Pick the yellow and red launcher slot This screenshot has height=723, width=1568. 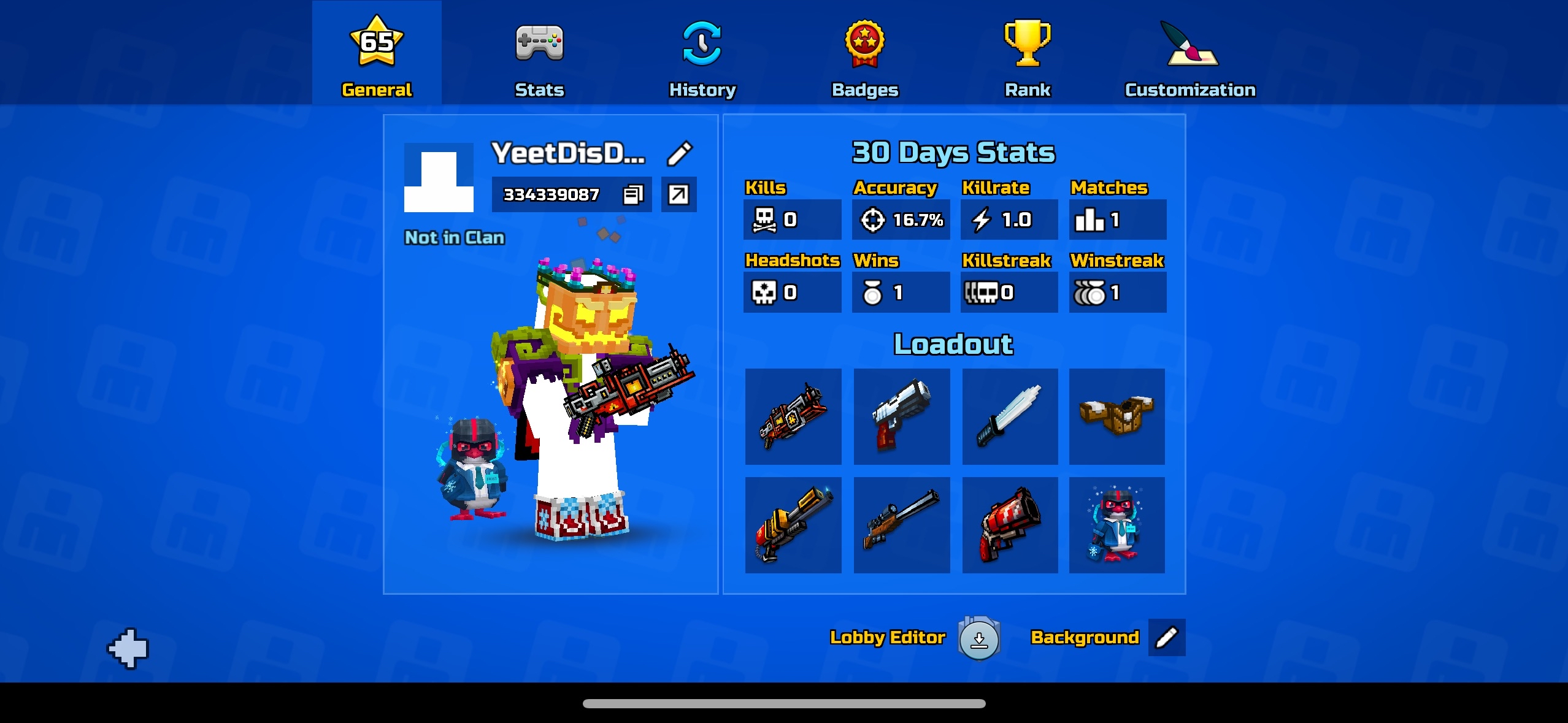coord(793,525)
